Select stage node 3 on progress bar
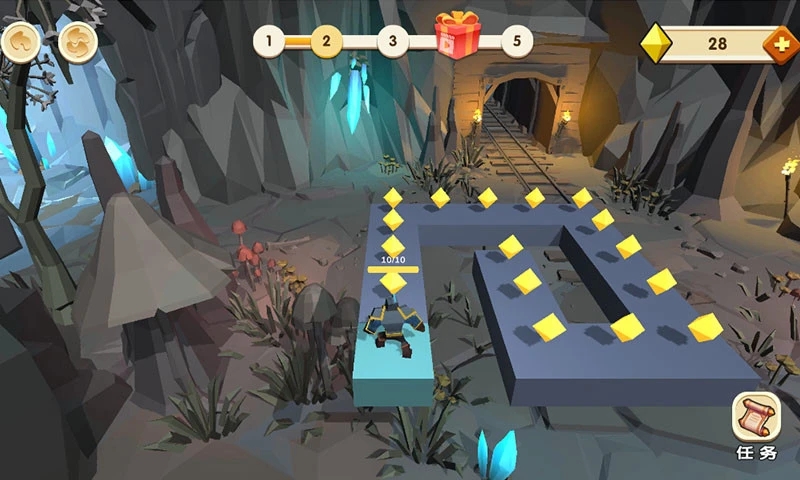Image resolution: width=800 pixels, height=480 pixels. point(393,42)
